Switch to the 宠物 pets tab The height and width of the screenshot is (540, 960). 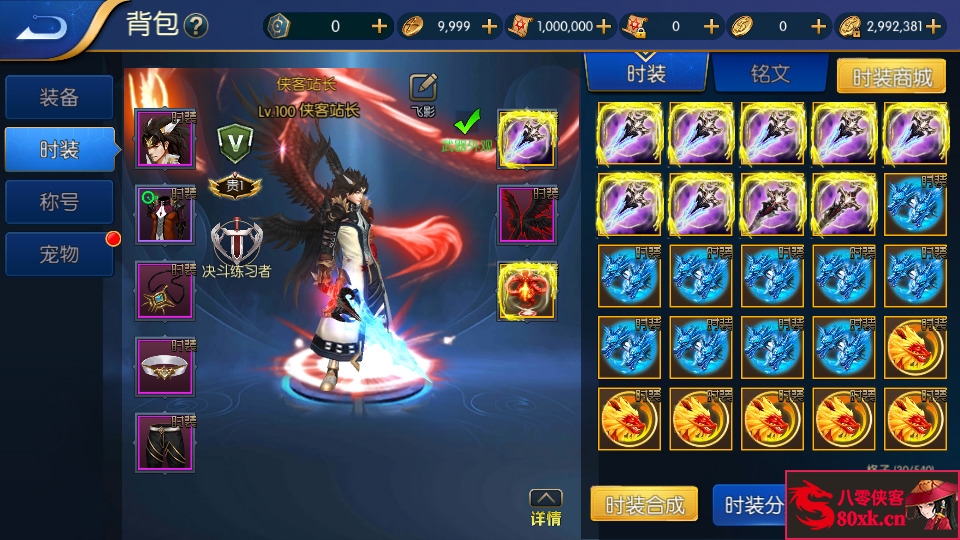[59, 254]
